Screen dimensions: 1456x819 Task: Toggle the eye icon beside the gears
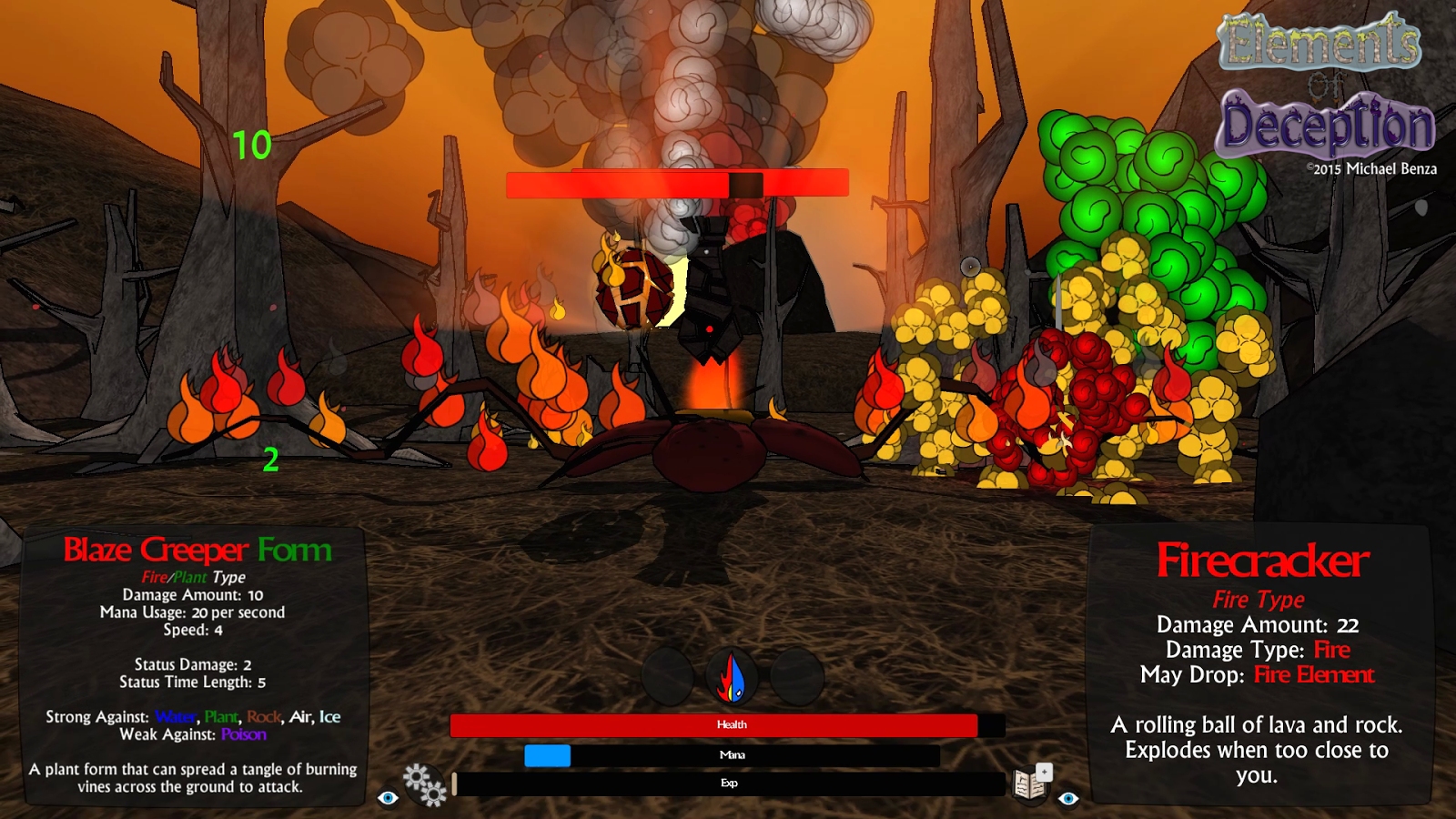click(389, 798)
